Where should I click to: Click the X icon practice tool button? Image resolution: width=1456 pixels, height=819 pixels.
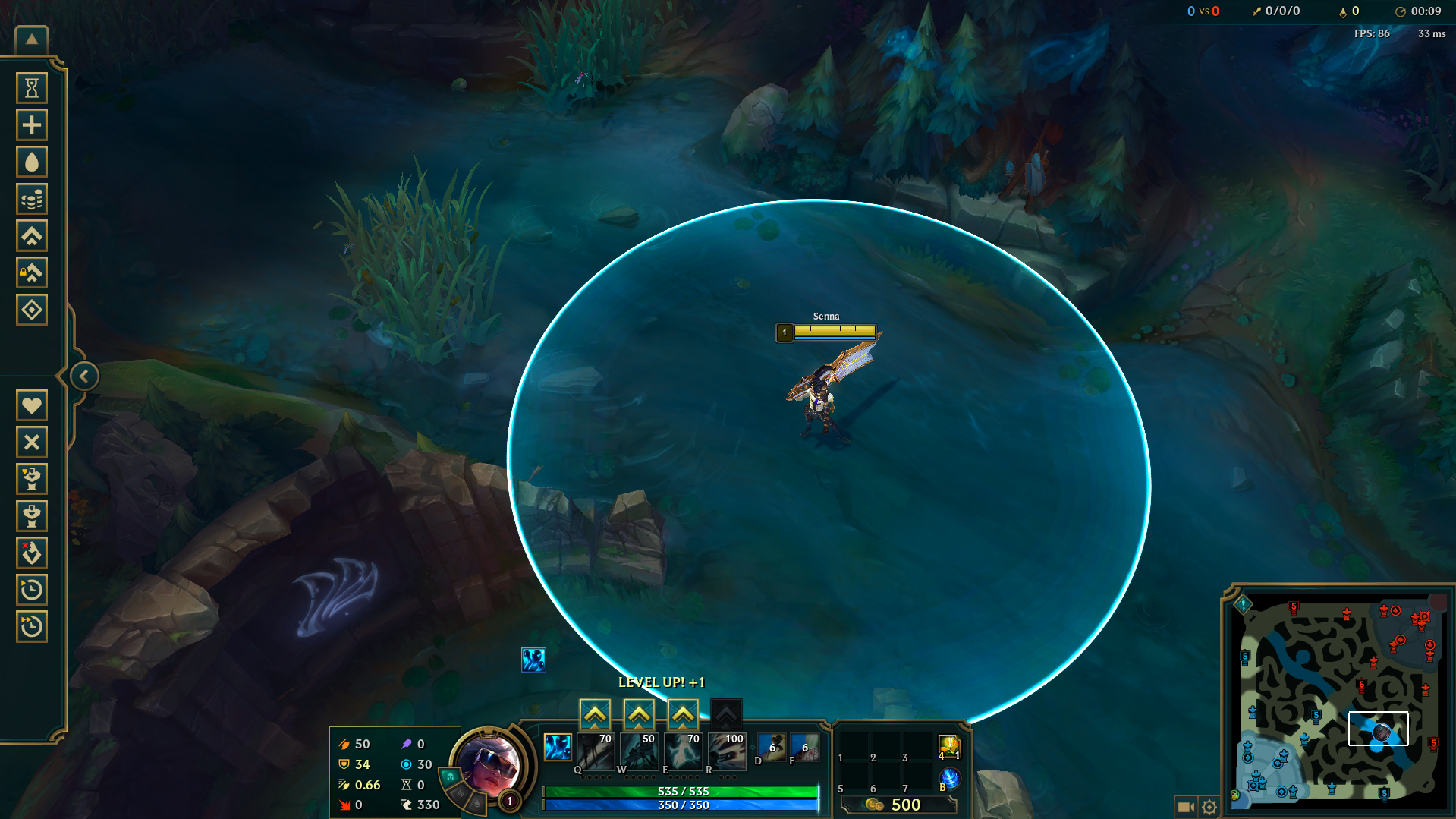[x=32, y=442]
